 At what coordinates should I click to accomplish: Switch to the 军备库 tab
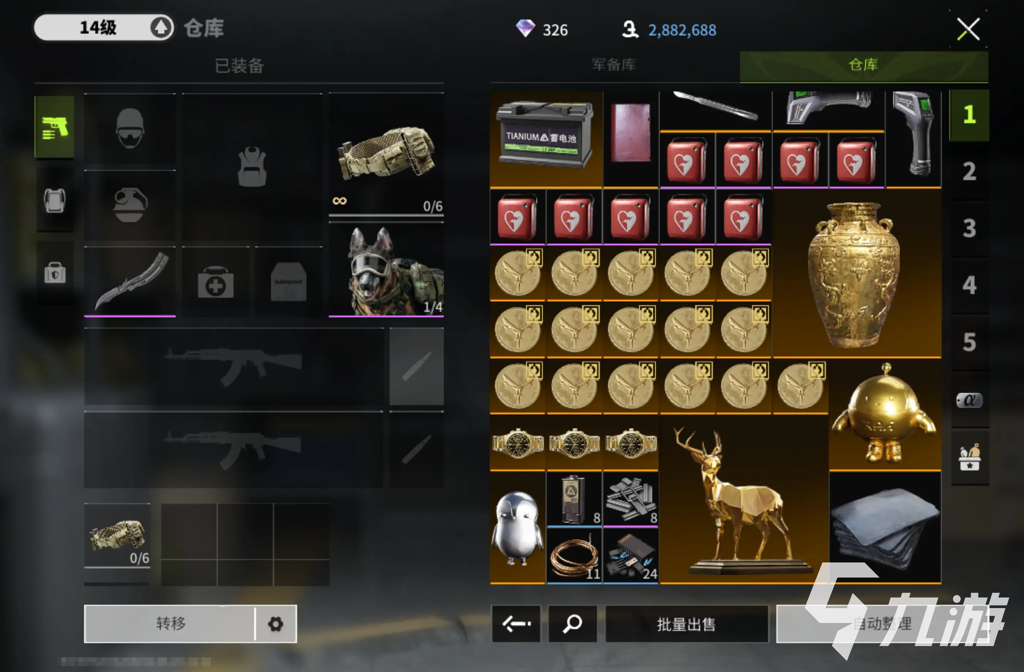click(x=613, y=66)
